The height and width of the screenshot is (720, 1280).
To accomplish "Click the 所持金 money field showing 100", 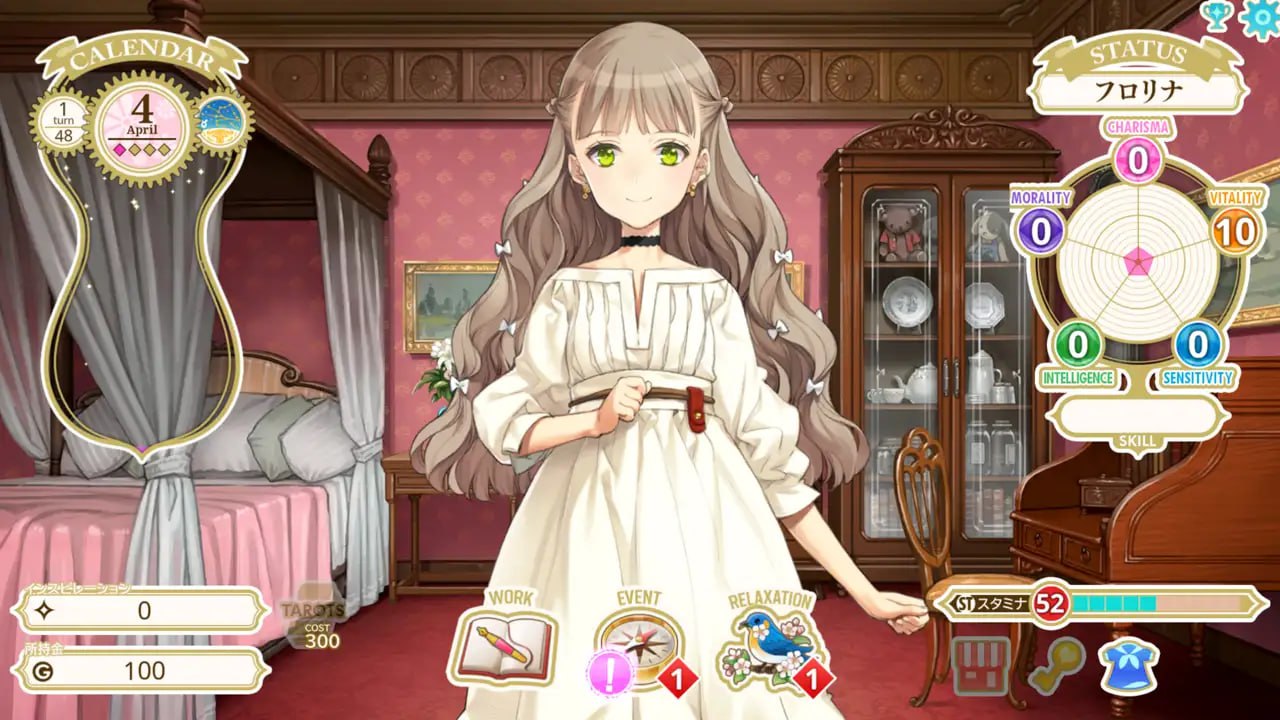I will [x=140, y=671].
